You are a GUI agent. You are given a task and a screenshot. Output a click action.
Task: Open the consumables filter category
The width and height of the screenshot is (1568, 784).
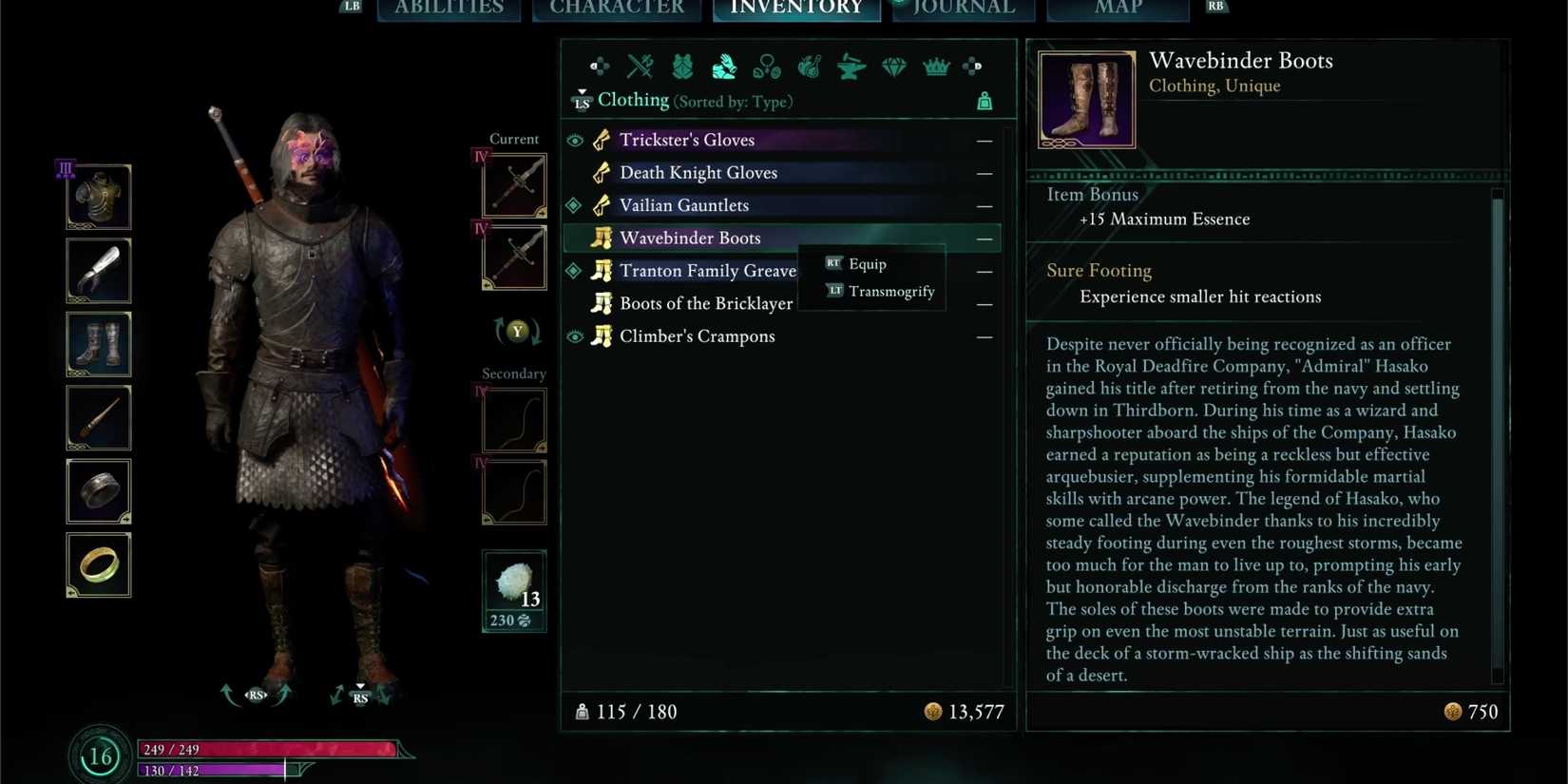pyautogui.click(x=808, y=67)
